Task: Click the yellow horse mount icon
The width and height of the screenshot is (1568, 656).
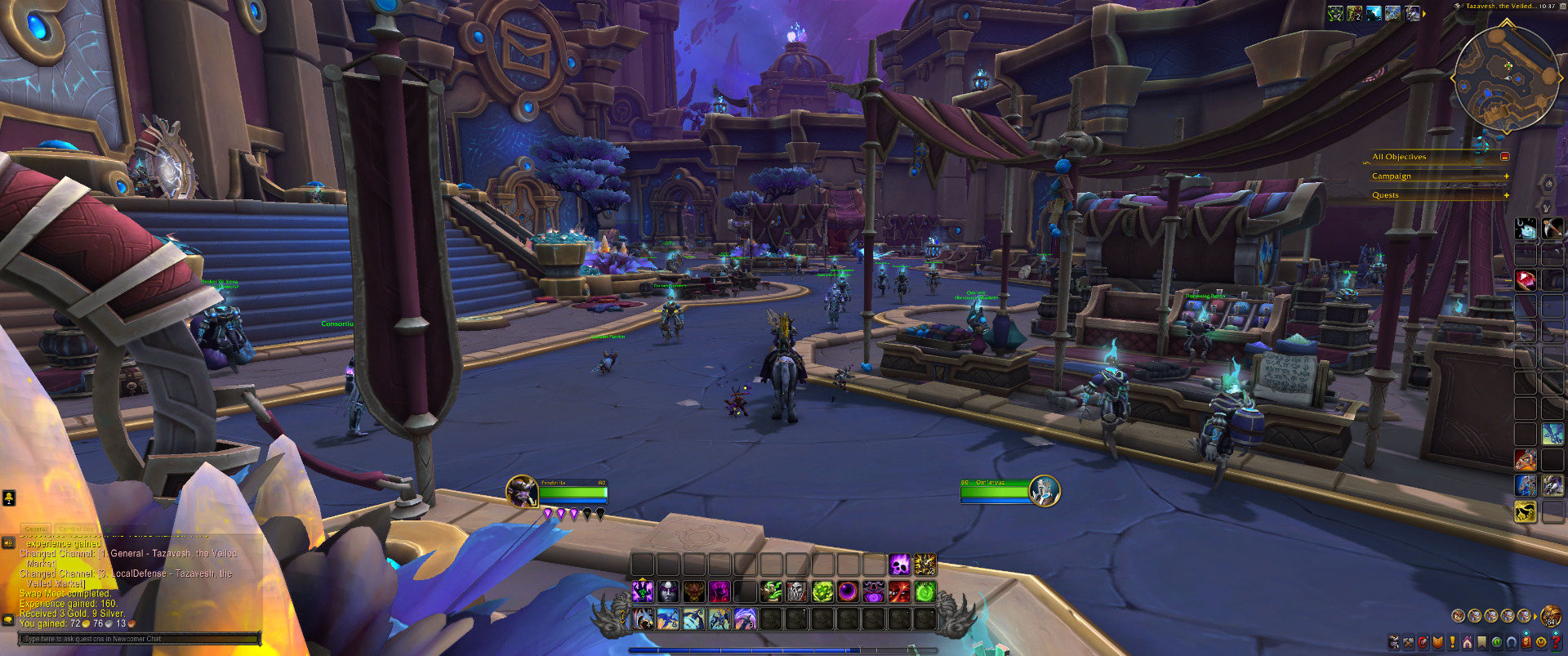Action: point(1526,512)
